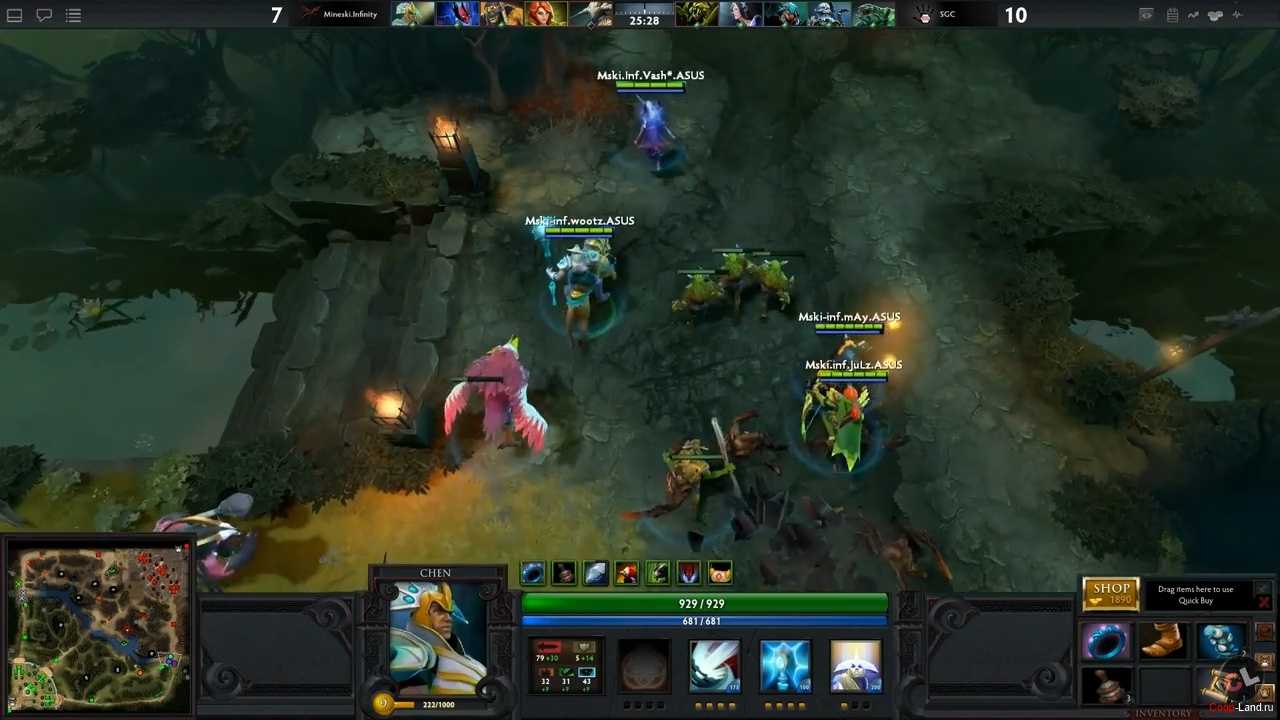Select the dark-haired female hero portrait in top bar

pyautogui.click(x=740, y=15)
